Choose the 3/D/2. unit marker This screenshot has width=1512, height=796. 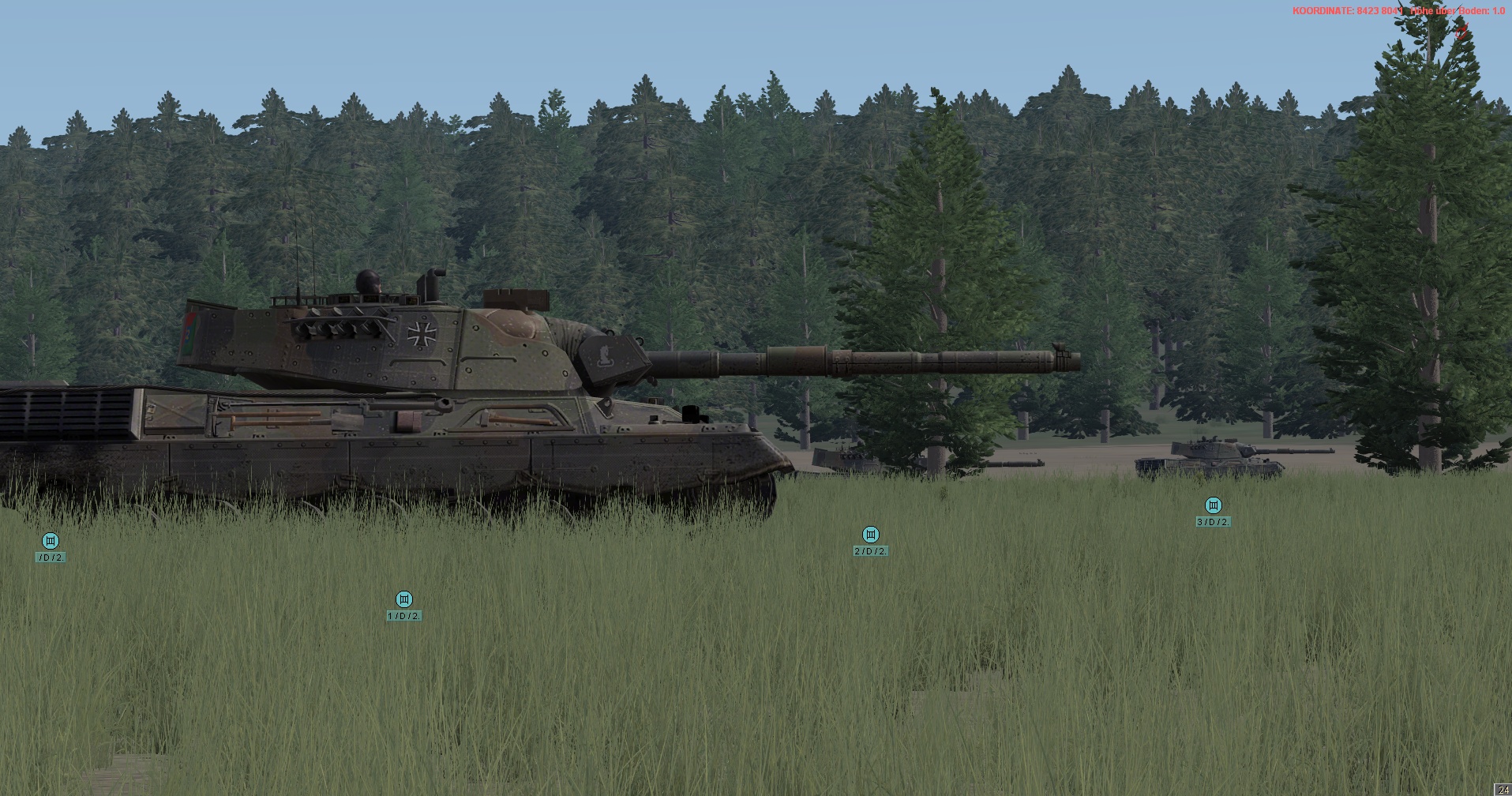(1213, 505)
